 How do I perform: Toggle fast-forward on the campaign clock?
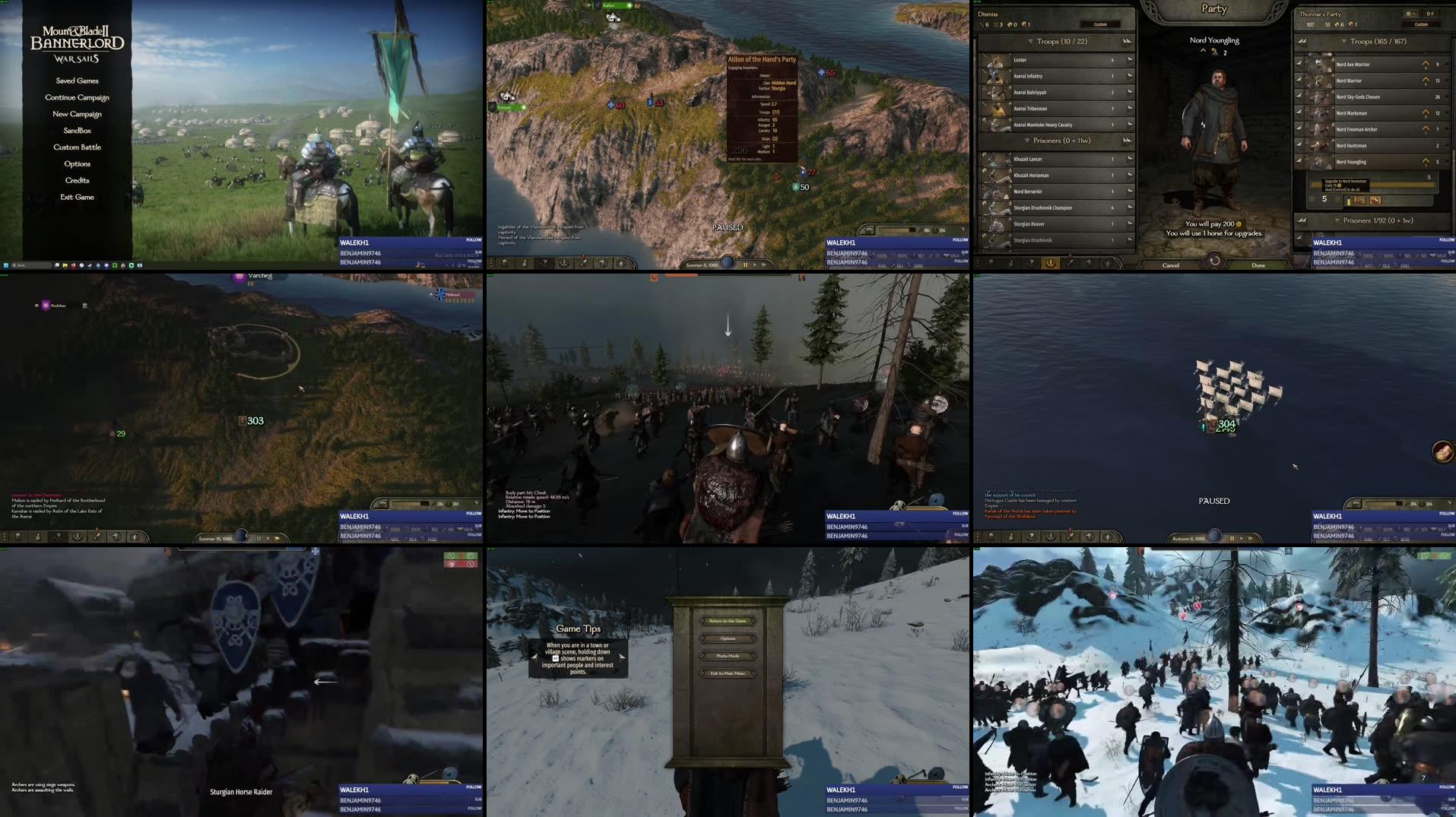pos(764,265)
